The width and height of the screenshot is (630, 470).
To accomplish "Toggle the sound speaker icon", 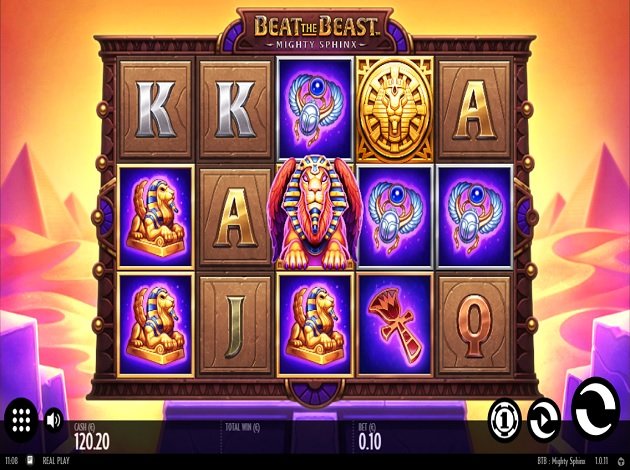I will point(54,418).
